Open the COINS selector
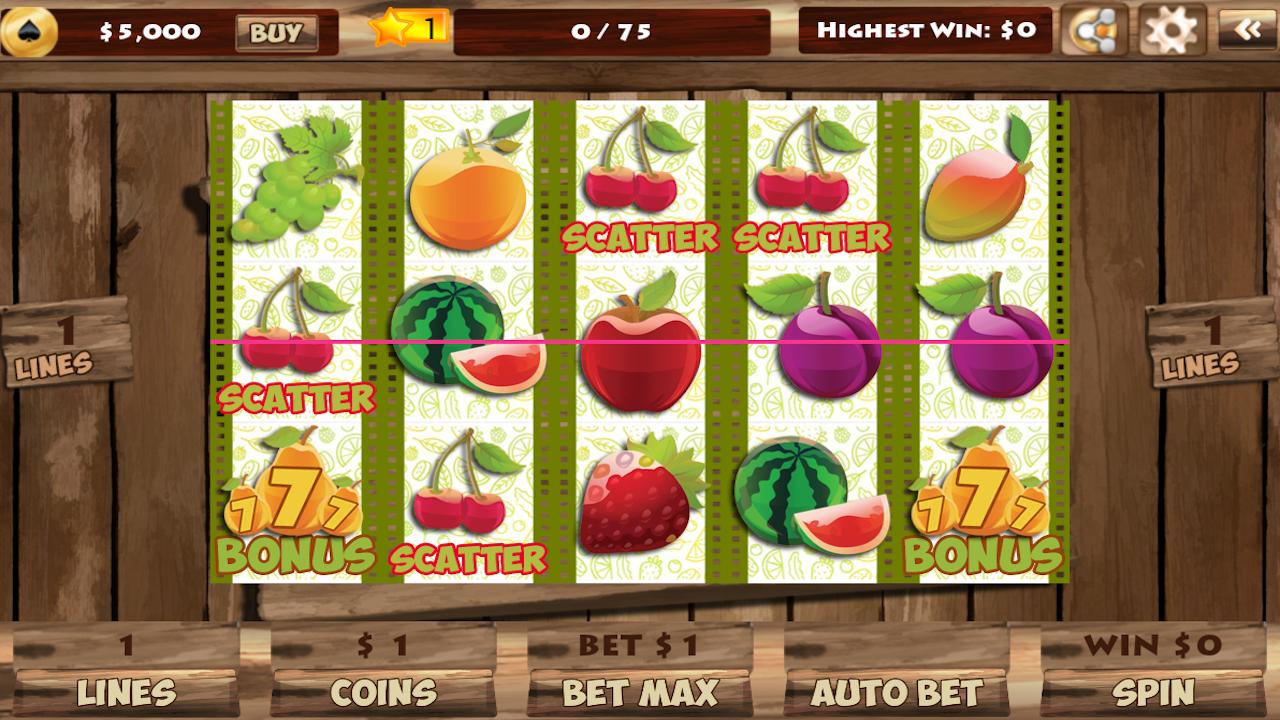Image resolution: width=1280 pixels, height=720 pixels. click(x=383, y=691)
